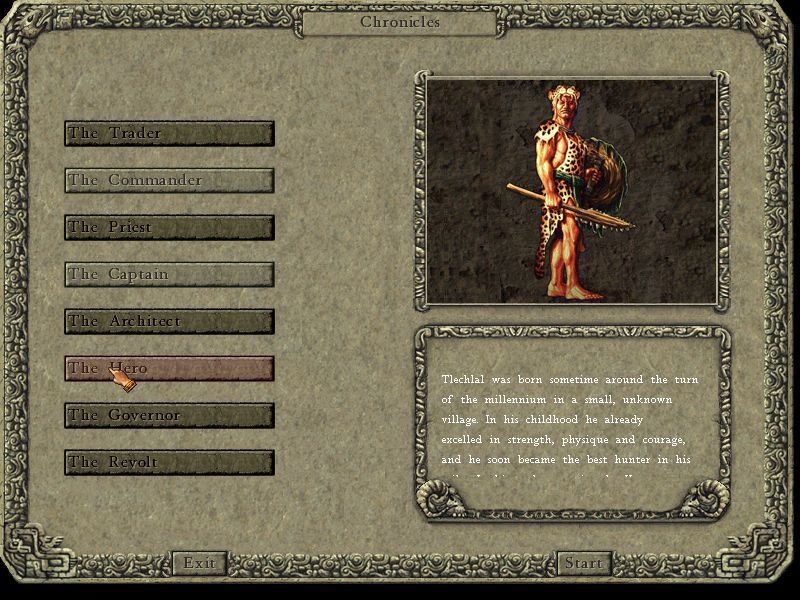800x600 pixels.
Task: Select The Captain chronicle entry
Action: (x=169, y=275)
